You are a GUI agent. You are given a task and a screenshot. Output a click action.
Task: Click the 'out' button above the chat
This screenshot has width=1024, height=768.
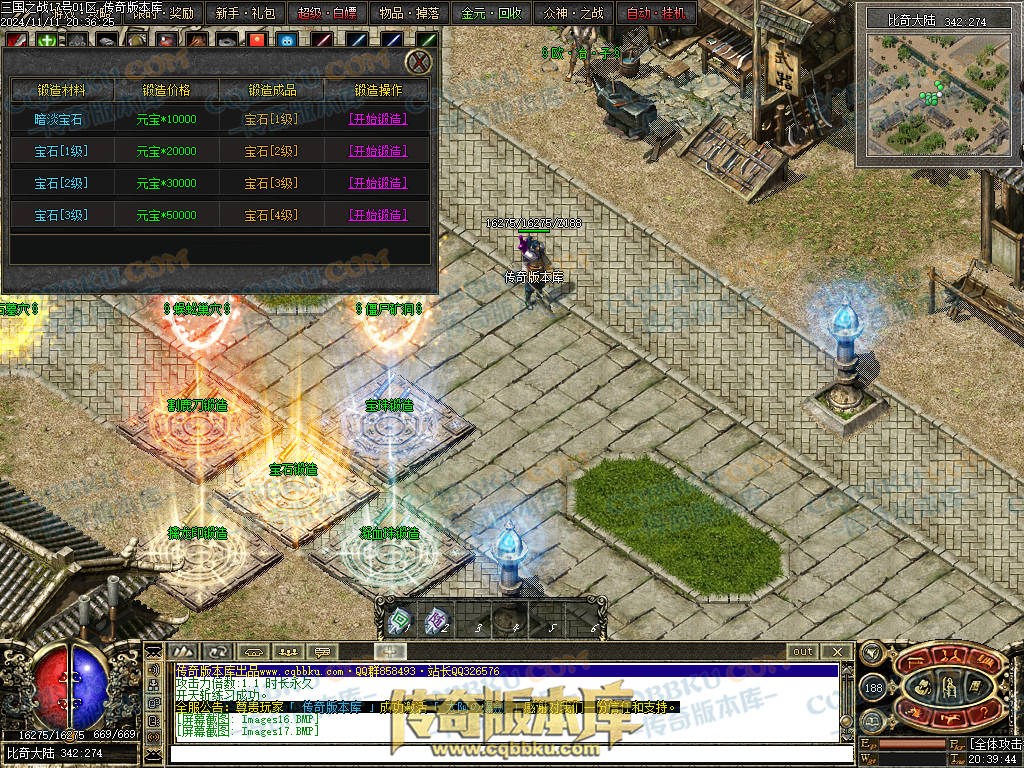tap(803, 651)
